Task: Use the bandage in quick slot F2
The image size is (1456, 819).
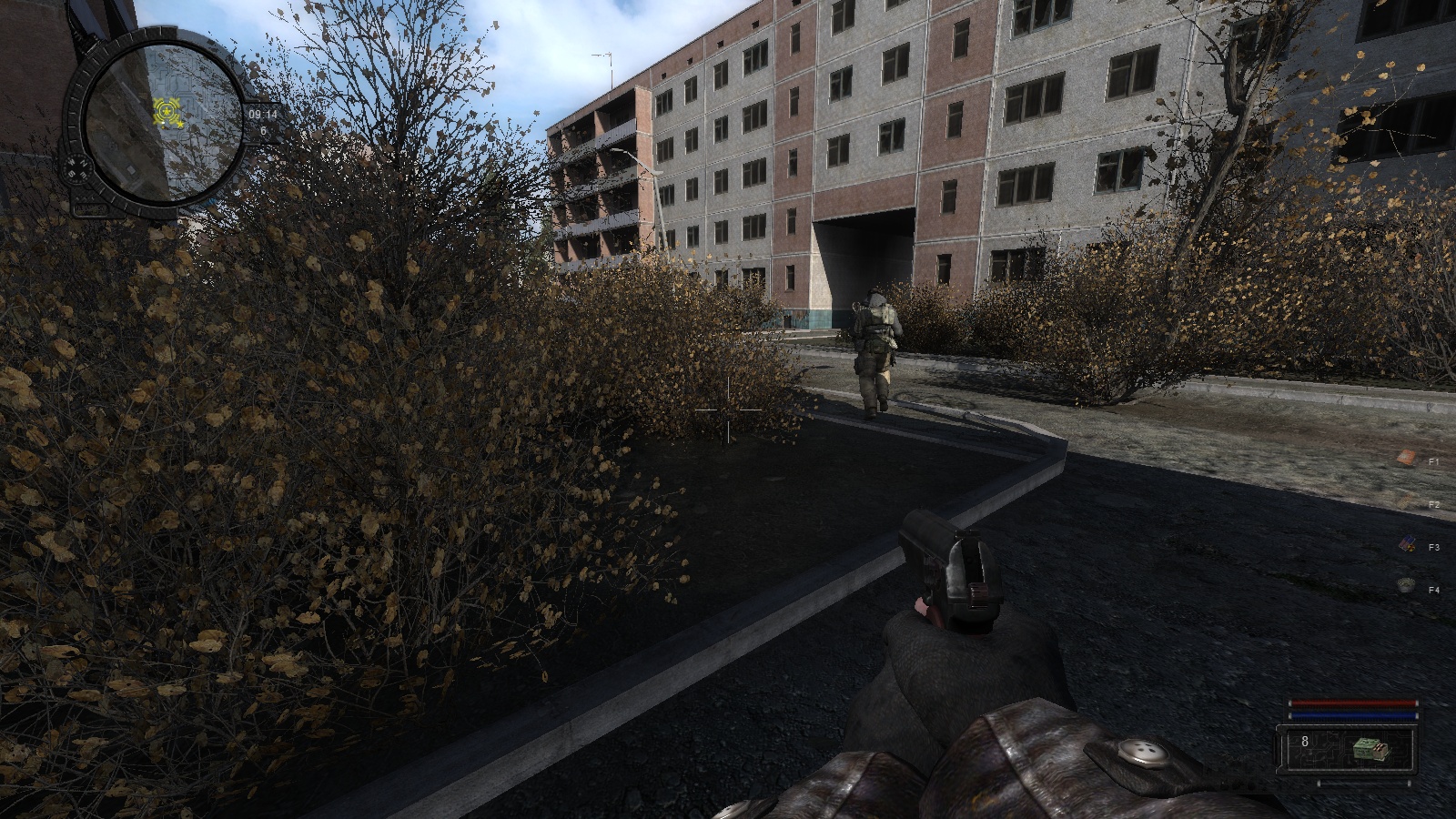Action: pyautogui.click(x=1406, y=501)
